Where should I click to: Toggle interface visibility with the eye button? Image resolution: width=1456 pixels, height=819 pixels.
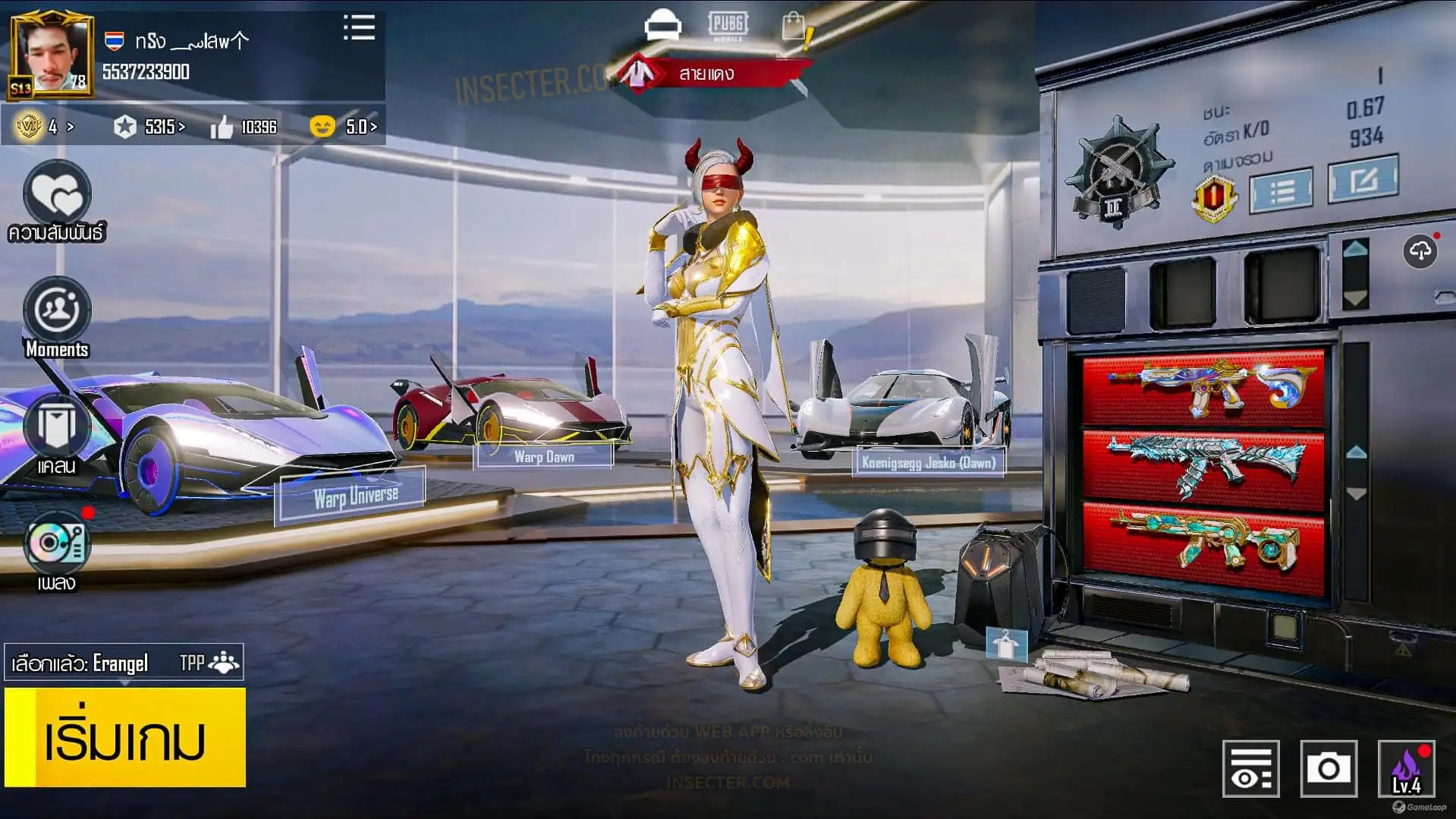click(x=1250, y=768)
